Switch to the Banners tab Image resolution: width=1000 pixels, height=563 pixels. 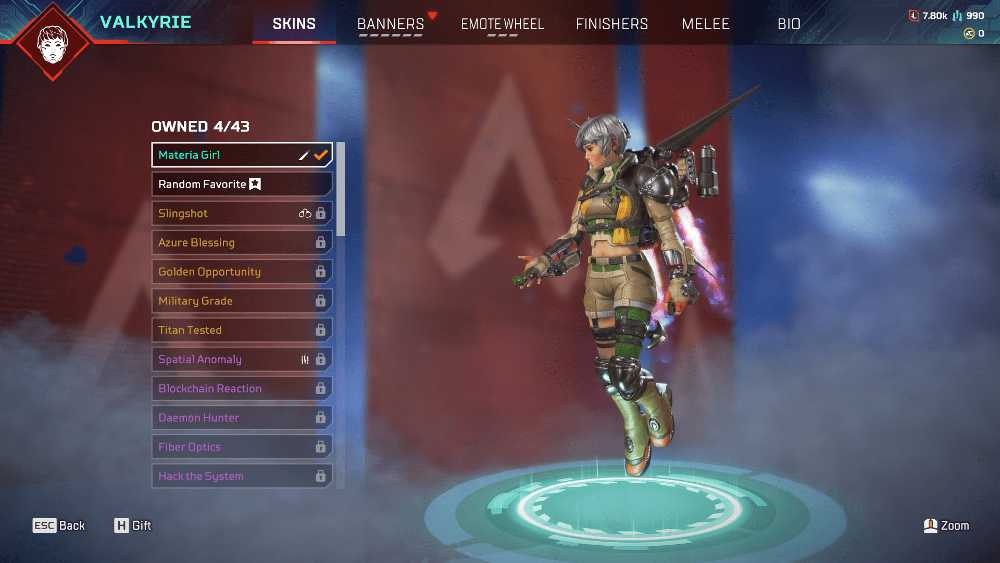tap(391, 24)
